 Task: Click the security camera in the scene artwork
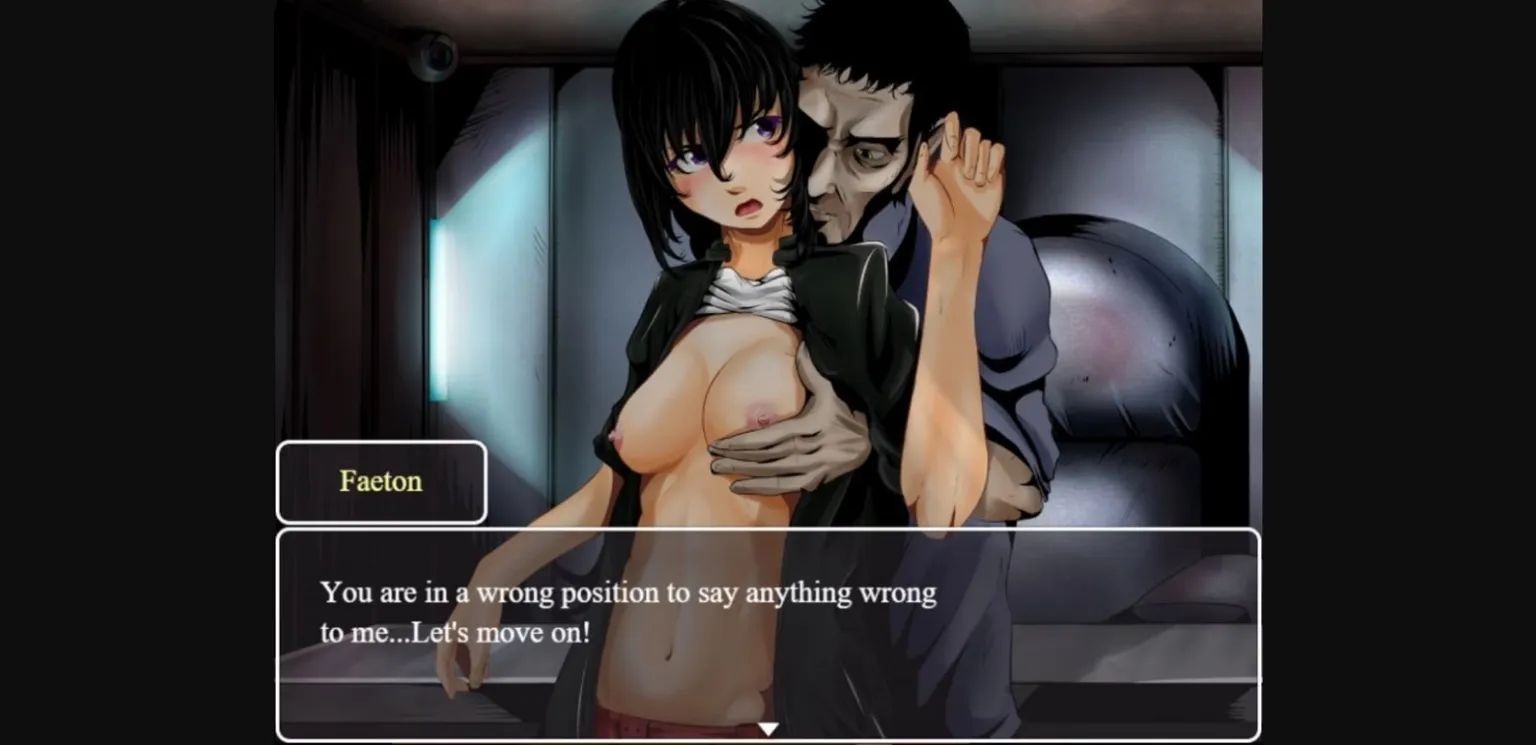[x=434, y=52]
